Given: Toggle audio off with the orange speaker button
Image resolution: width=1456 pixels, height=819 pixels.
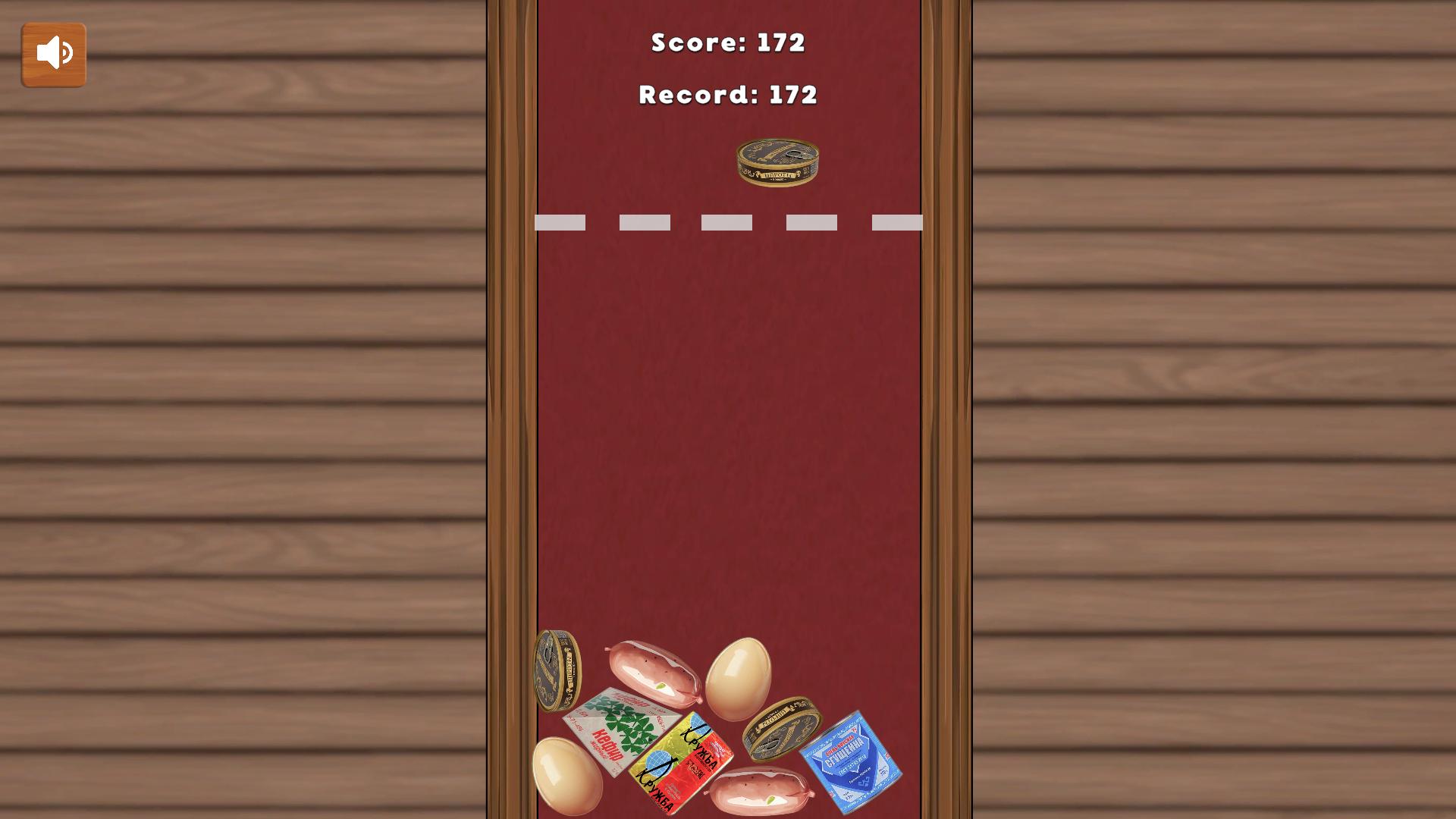Looking at the screenshot, I should tap(53, 53).
